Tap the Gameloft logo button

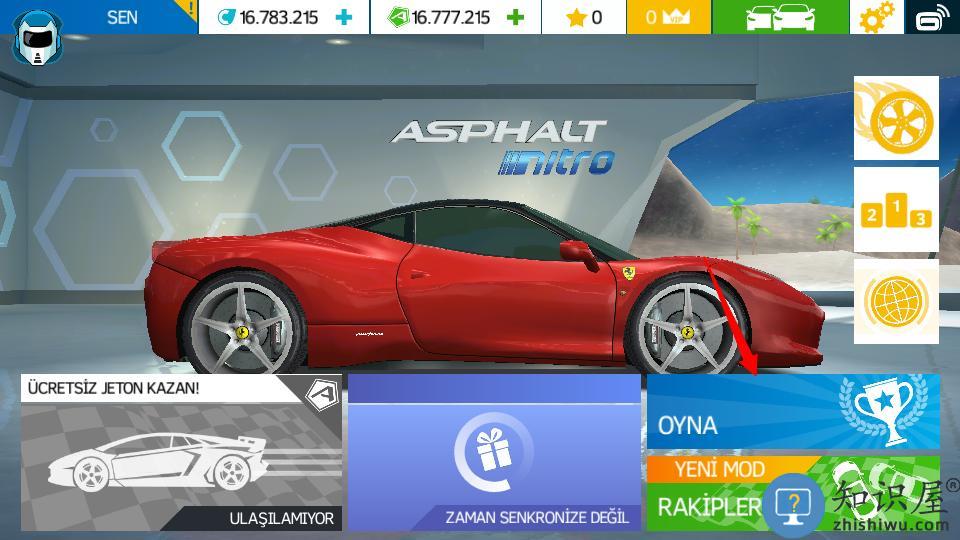coord(932,17)
